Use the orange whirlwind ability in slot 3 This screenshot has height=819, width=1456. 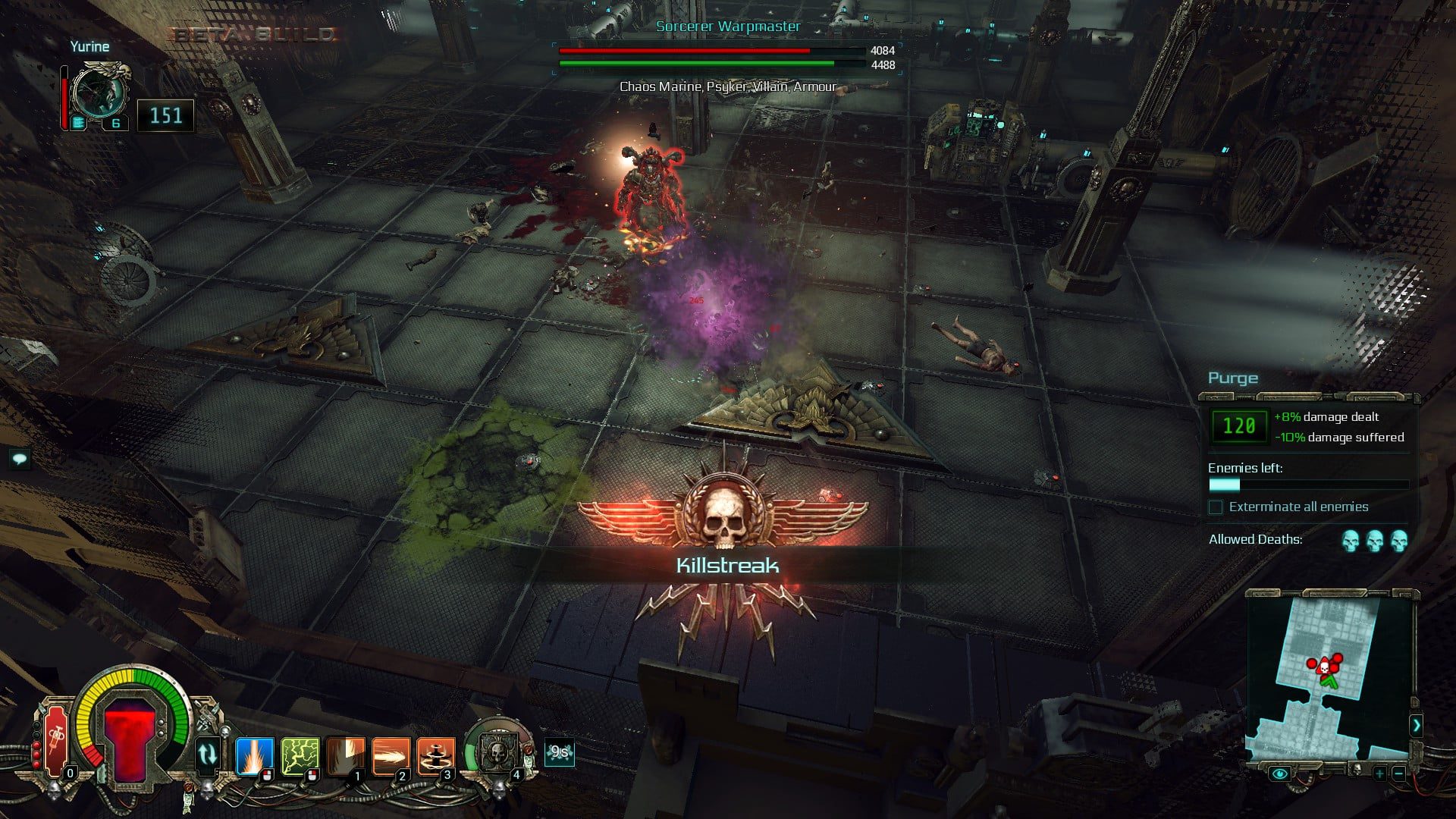click(x=436, y=755)
